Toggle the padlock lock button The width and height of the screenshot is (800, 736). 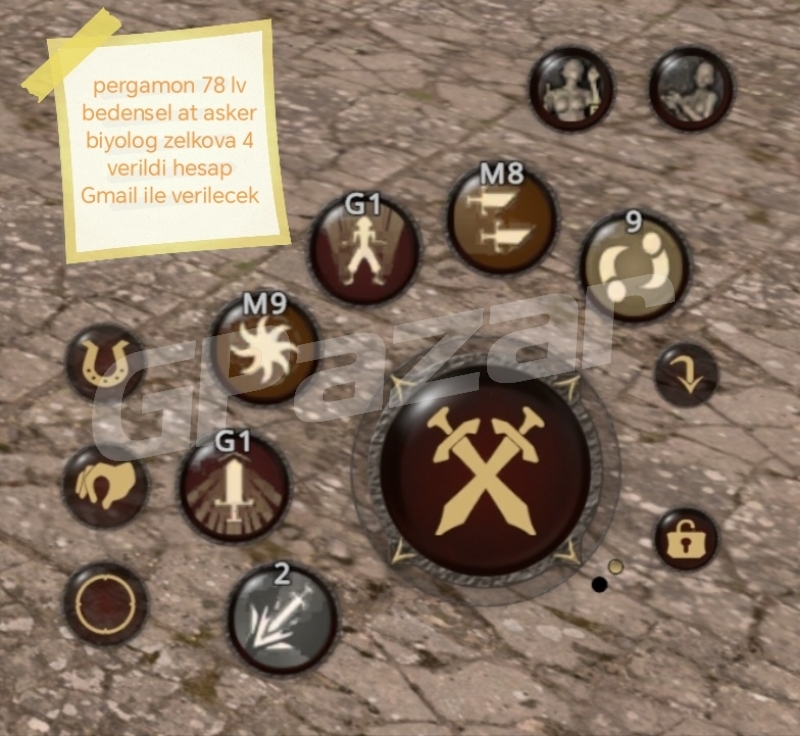coord(686,540)
